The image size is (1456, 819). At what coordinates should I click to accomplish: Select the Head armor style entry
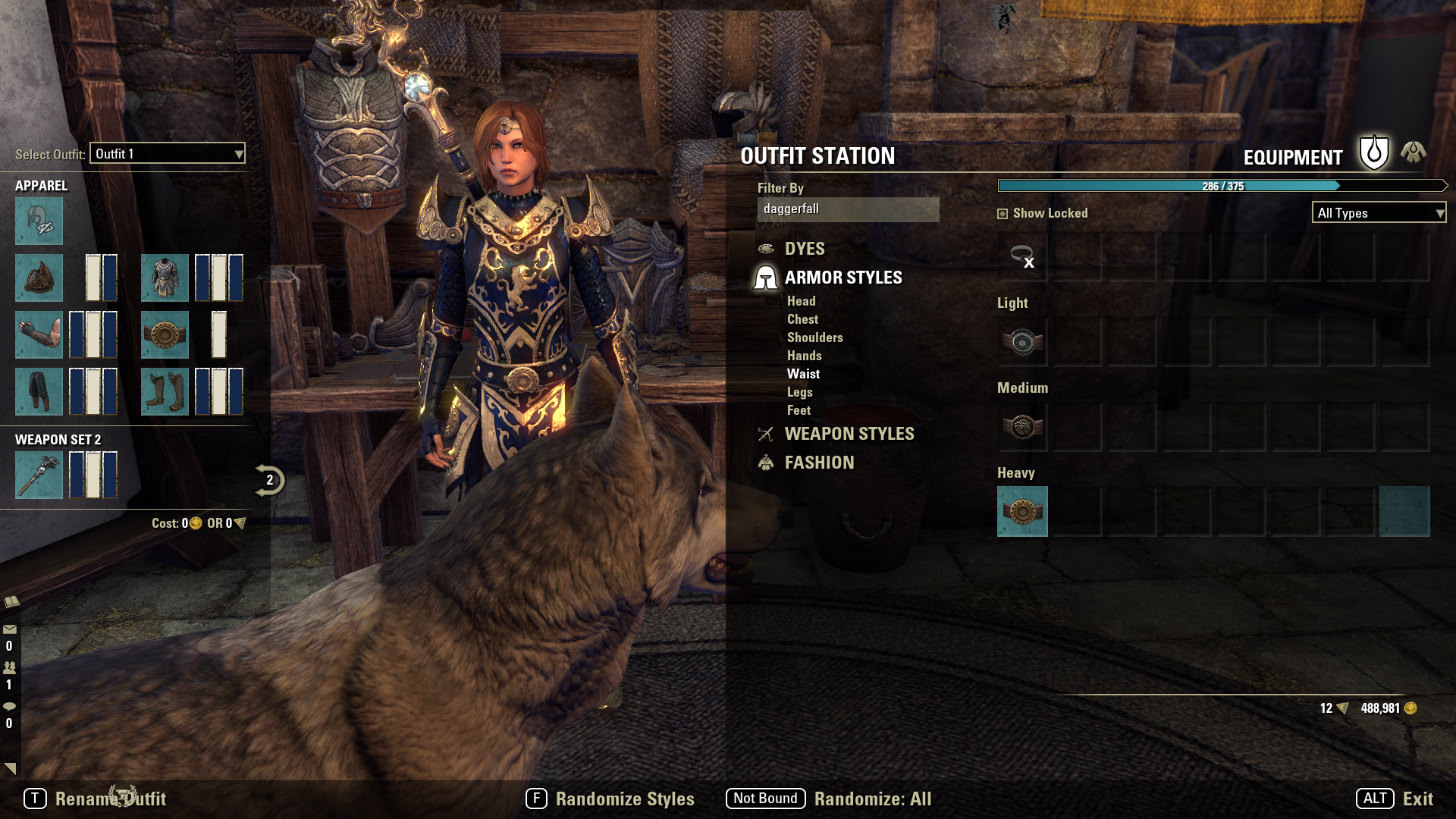point(801,301)
